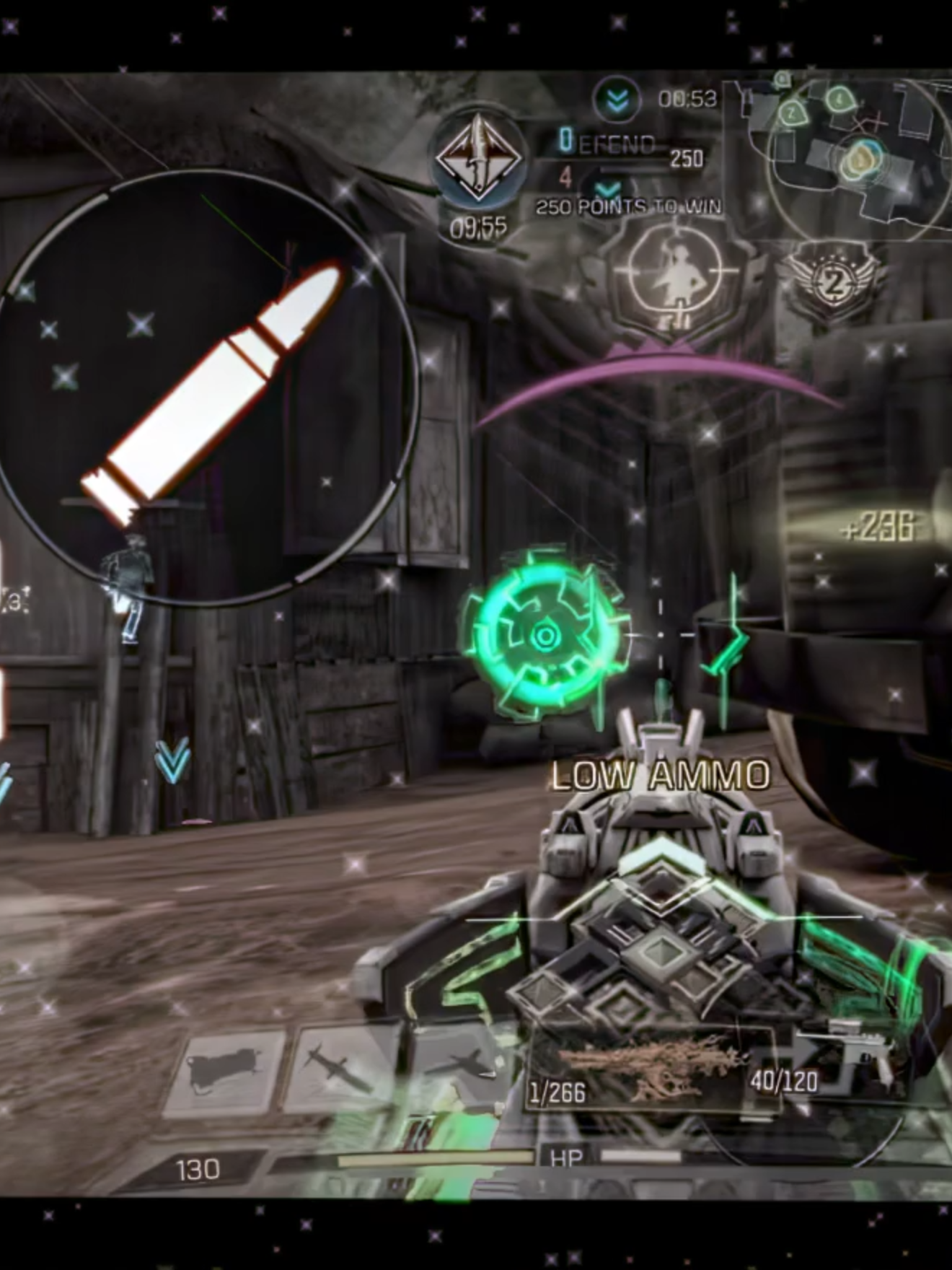Tap the winged number 2 medal badge
Screen dimensions: 952x1270
(834, 283)
